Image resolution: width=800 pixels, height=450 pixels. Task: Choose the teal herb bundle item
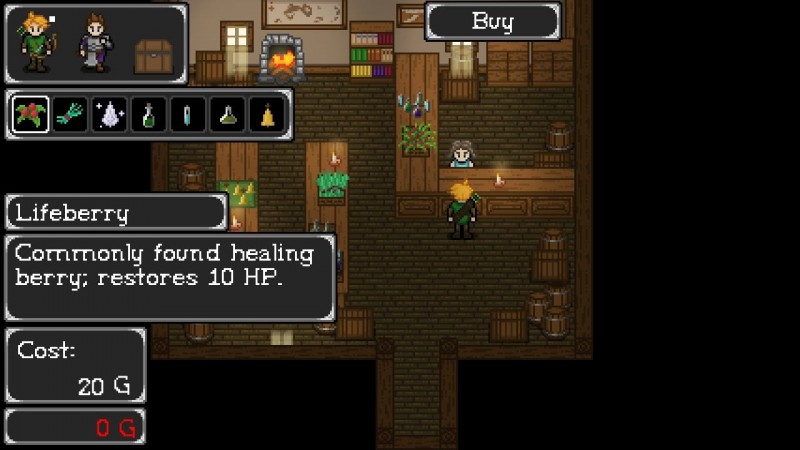click(70, 115)
